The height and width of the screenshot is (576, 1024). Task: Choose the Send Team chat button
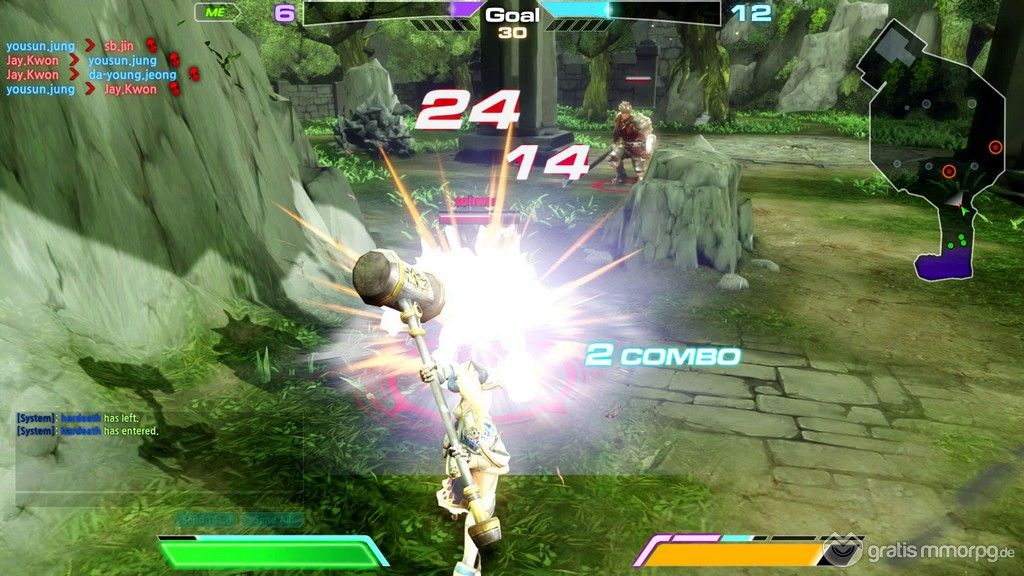point(208,521)
